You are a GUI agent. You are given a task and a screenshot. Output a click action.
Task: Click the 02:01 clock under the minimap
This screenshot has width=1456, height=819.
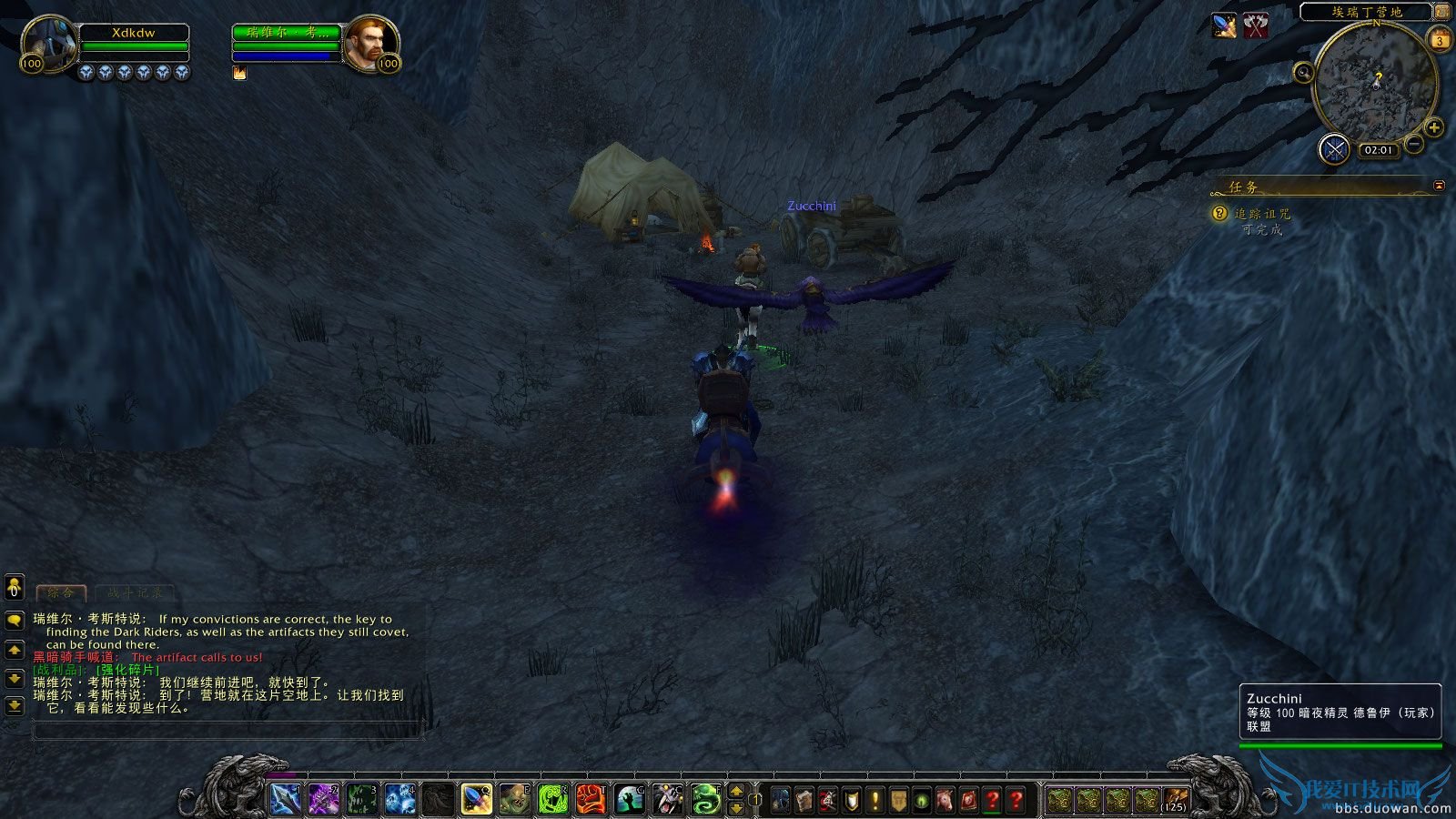[1377, 149]
